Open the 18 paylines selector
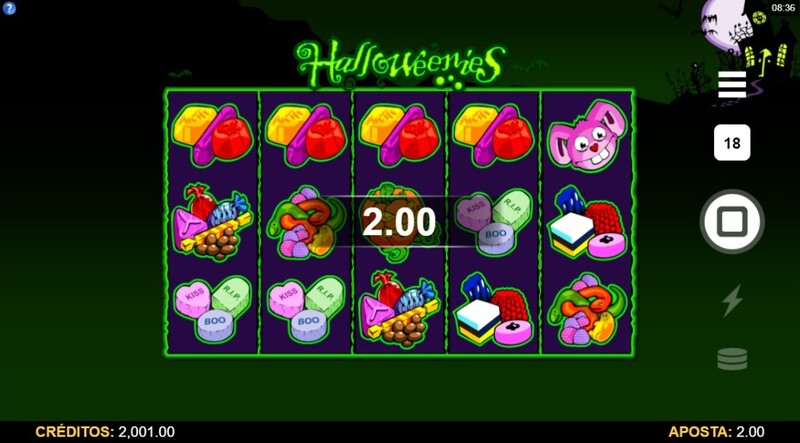800x443 pixels. pyautogui.click(x=732, y=143)
